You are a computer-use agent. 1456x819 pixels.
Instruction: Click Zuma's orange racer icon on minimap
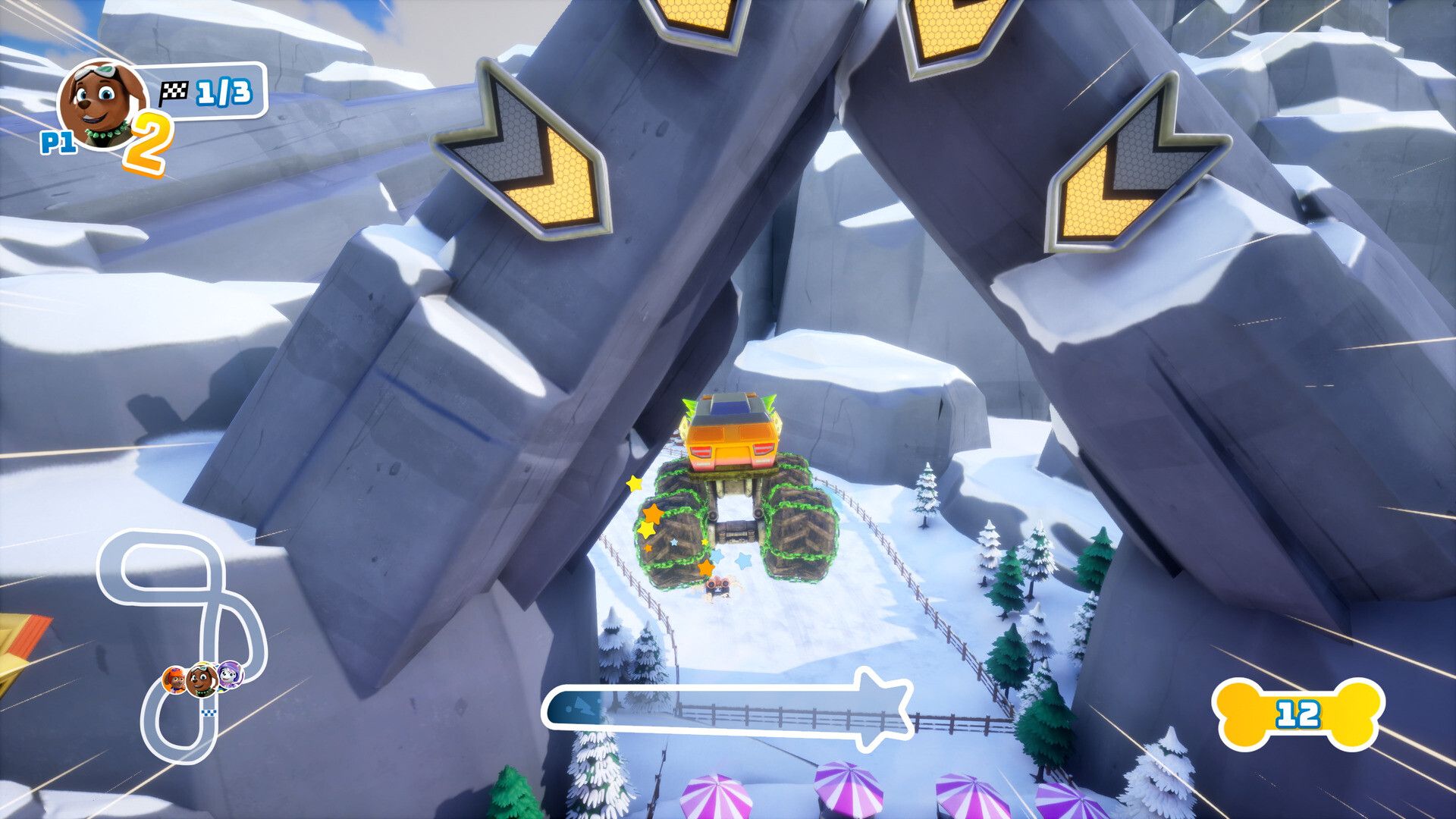(x=175, y=679)
